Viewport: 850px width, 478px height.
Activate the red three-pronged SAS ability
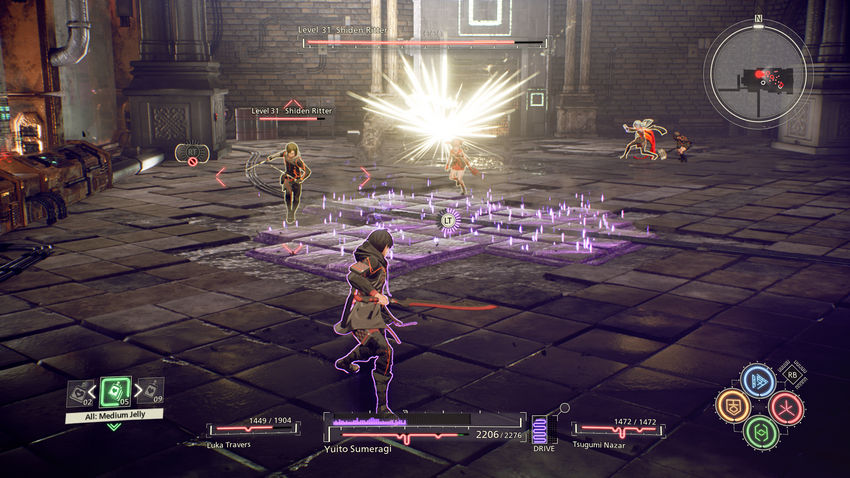[786, 407]
